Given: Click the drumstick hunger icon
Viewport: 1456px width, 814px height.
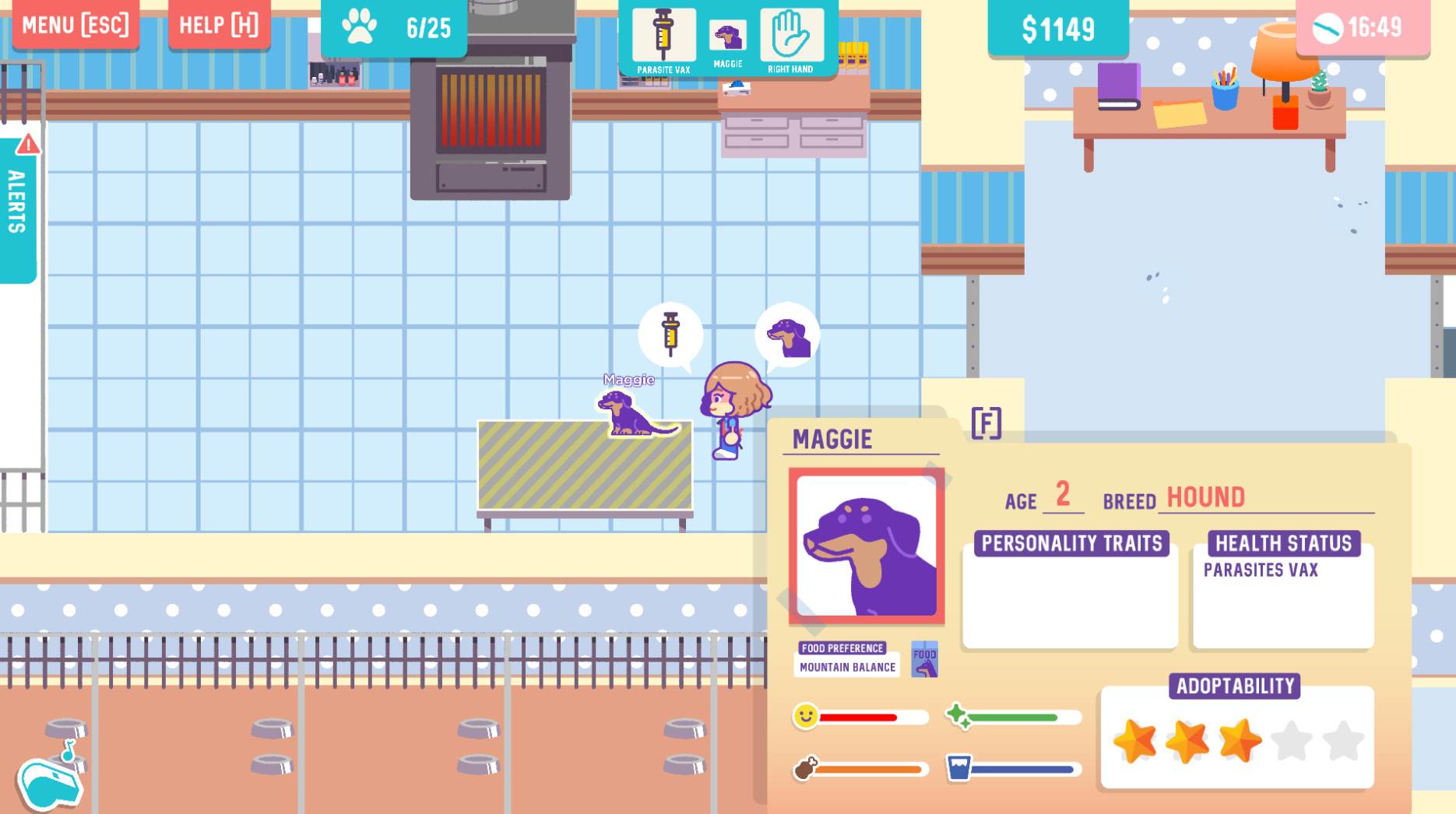Looking at the screenshot, I should [807, 768].
